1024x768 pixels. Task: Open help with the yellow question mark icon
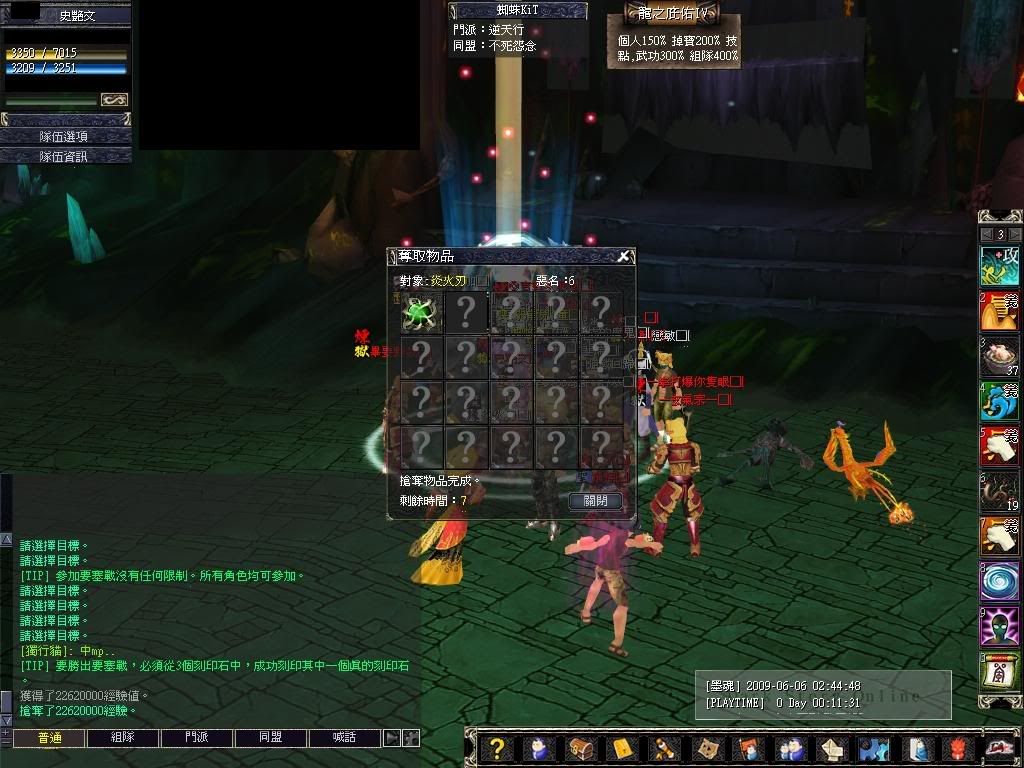(x=497, y=748)
